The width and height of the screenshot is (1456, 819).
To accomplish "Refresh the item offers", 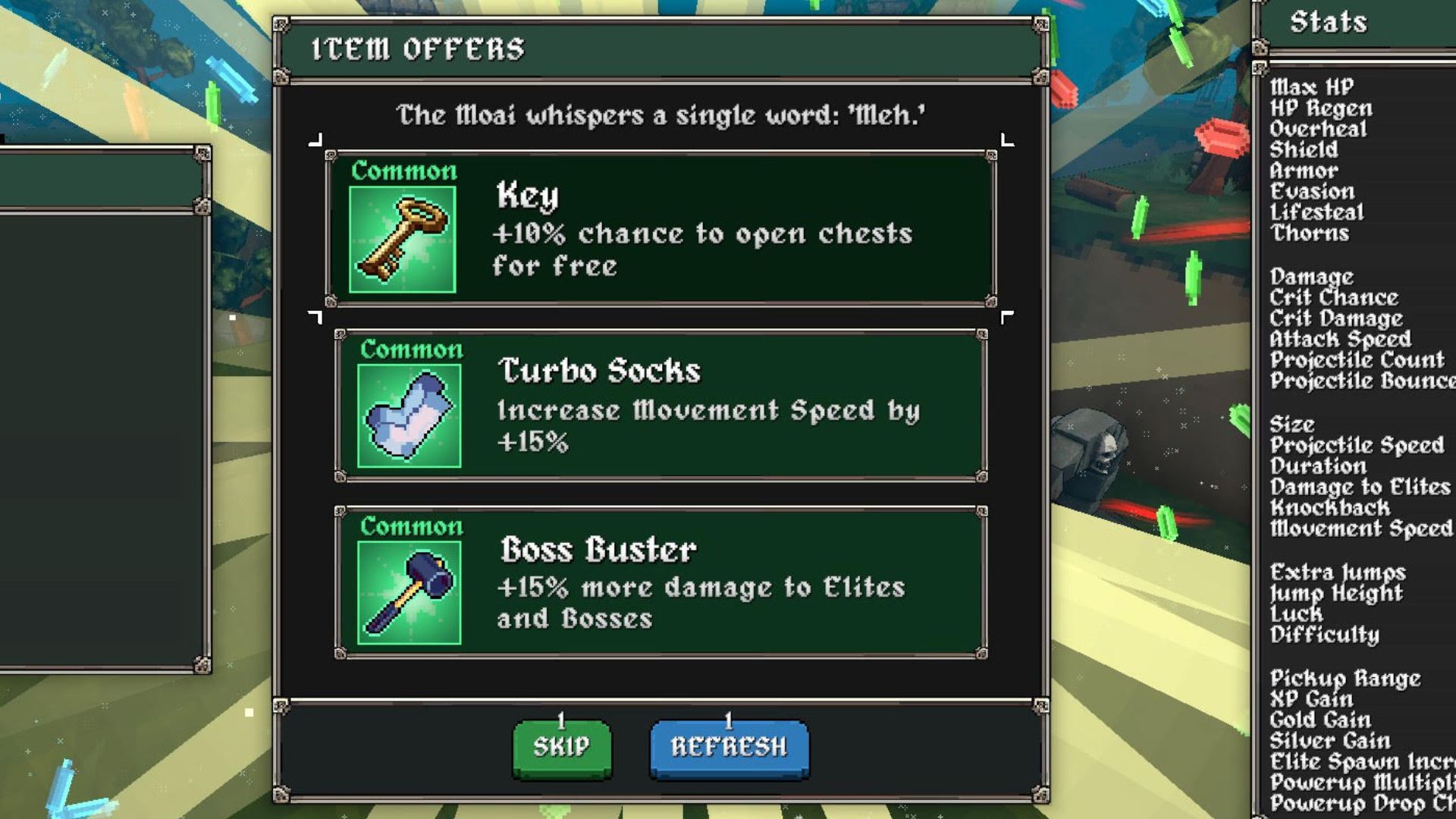I will [x=729, y=747].
